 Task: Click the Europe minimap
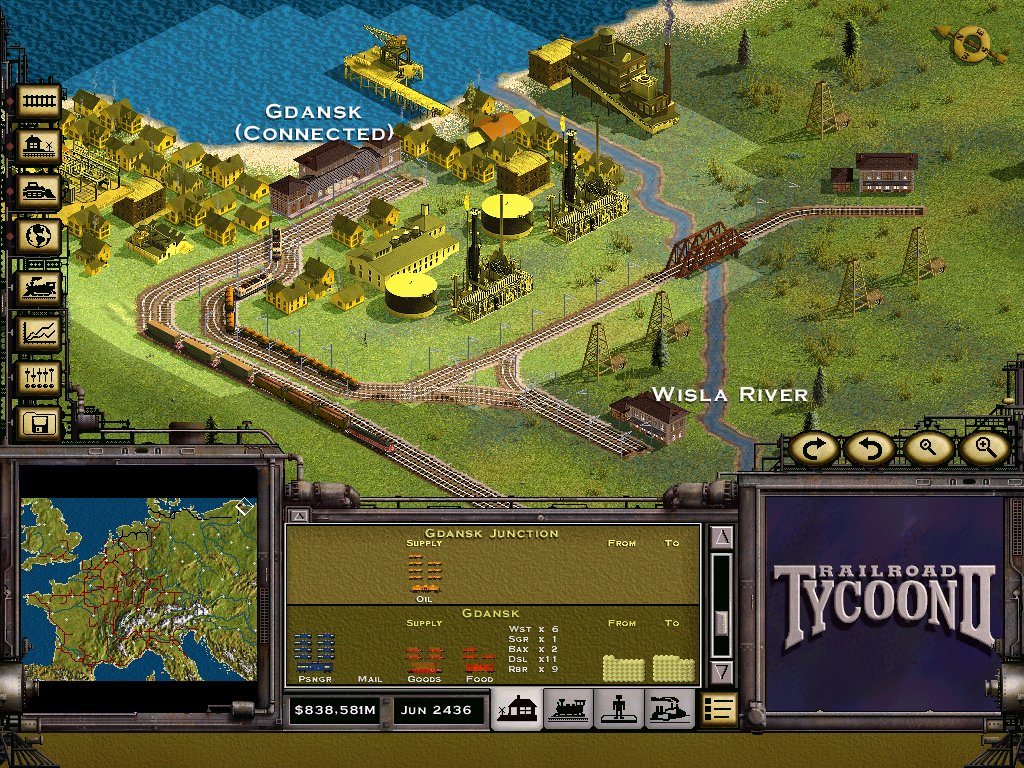[x=139, y=589]
